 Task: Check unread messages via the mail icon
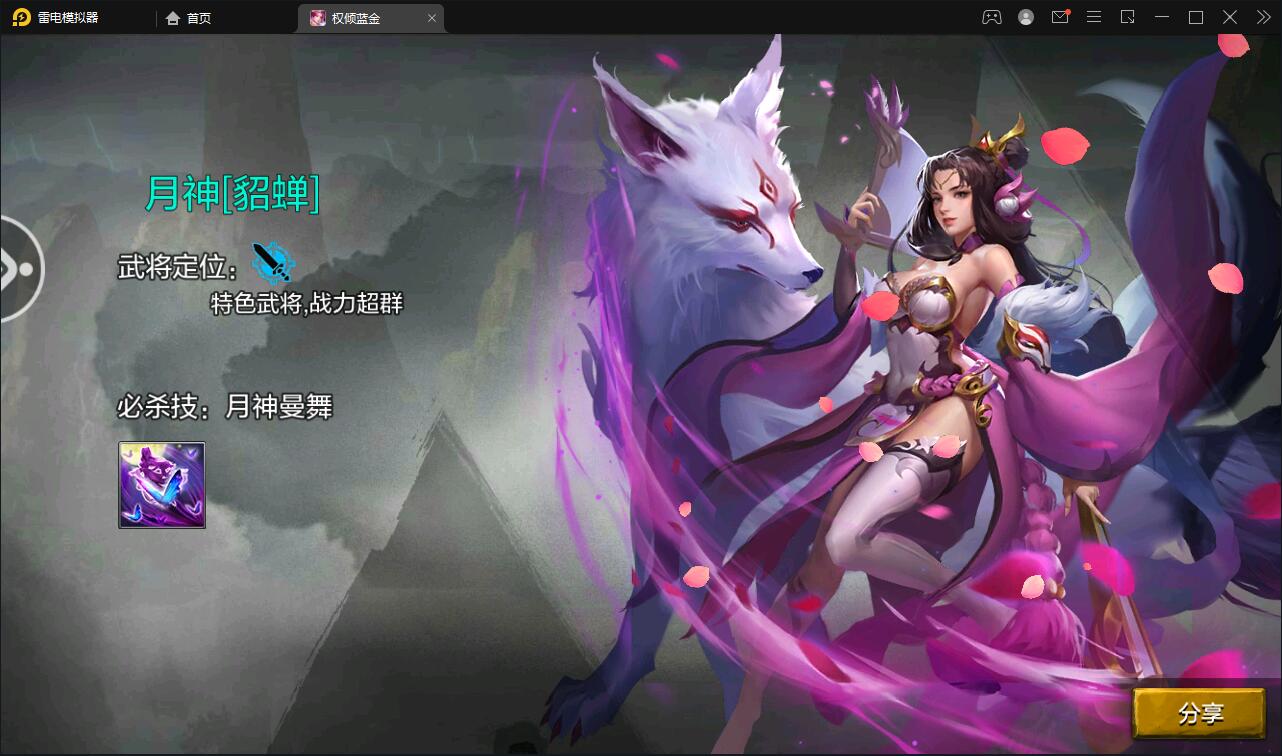[x=1060, y=17]
